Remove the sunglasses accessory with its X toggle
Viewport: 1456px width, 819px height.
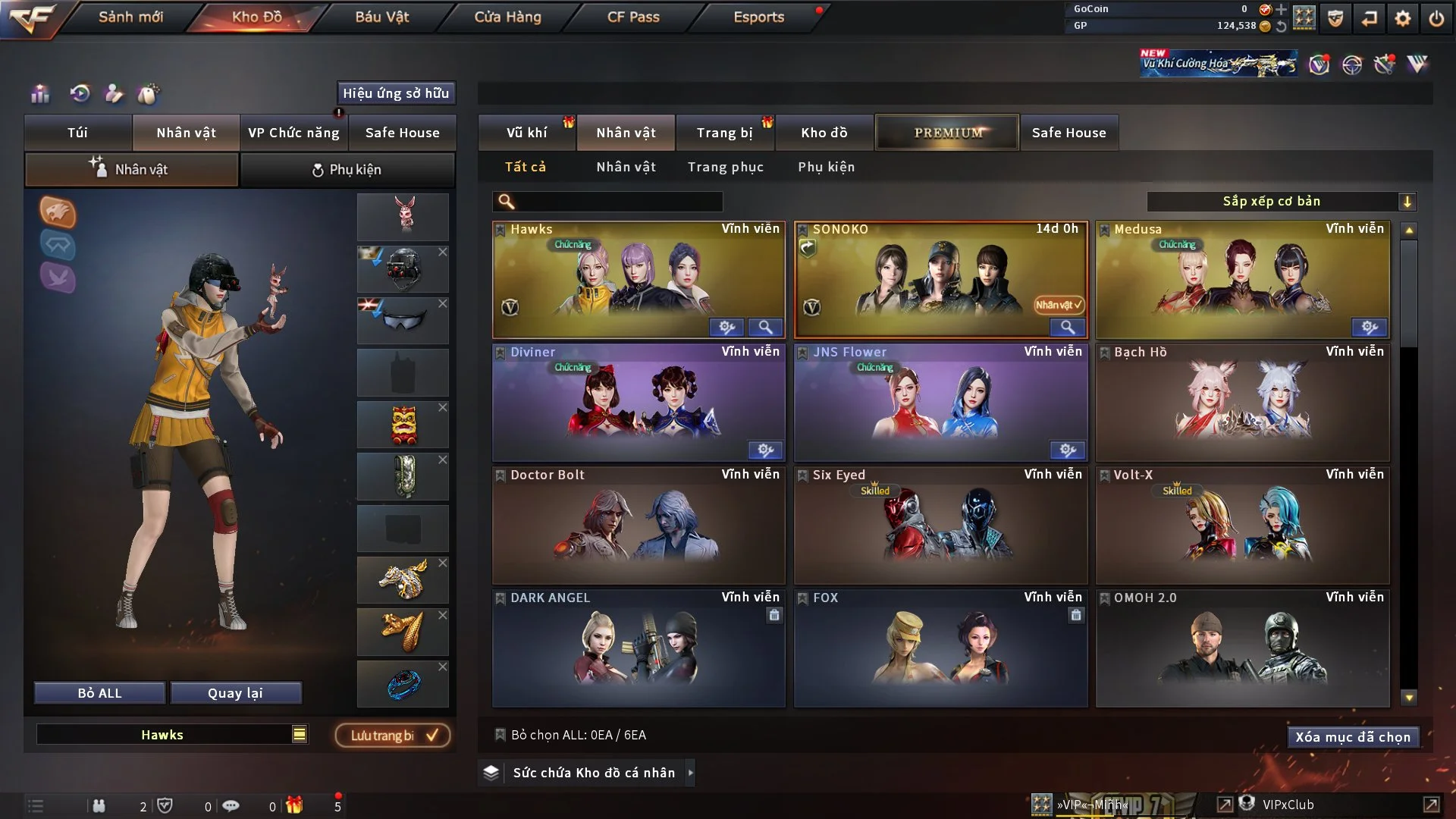(443, 303)
